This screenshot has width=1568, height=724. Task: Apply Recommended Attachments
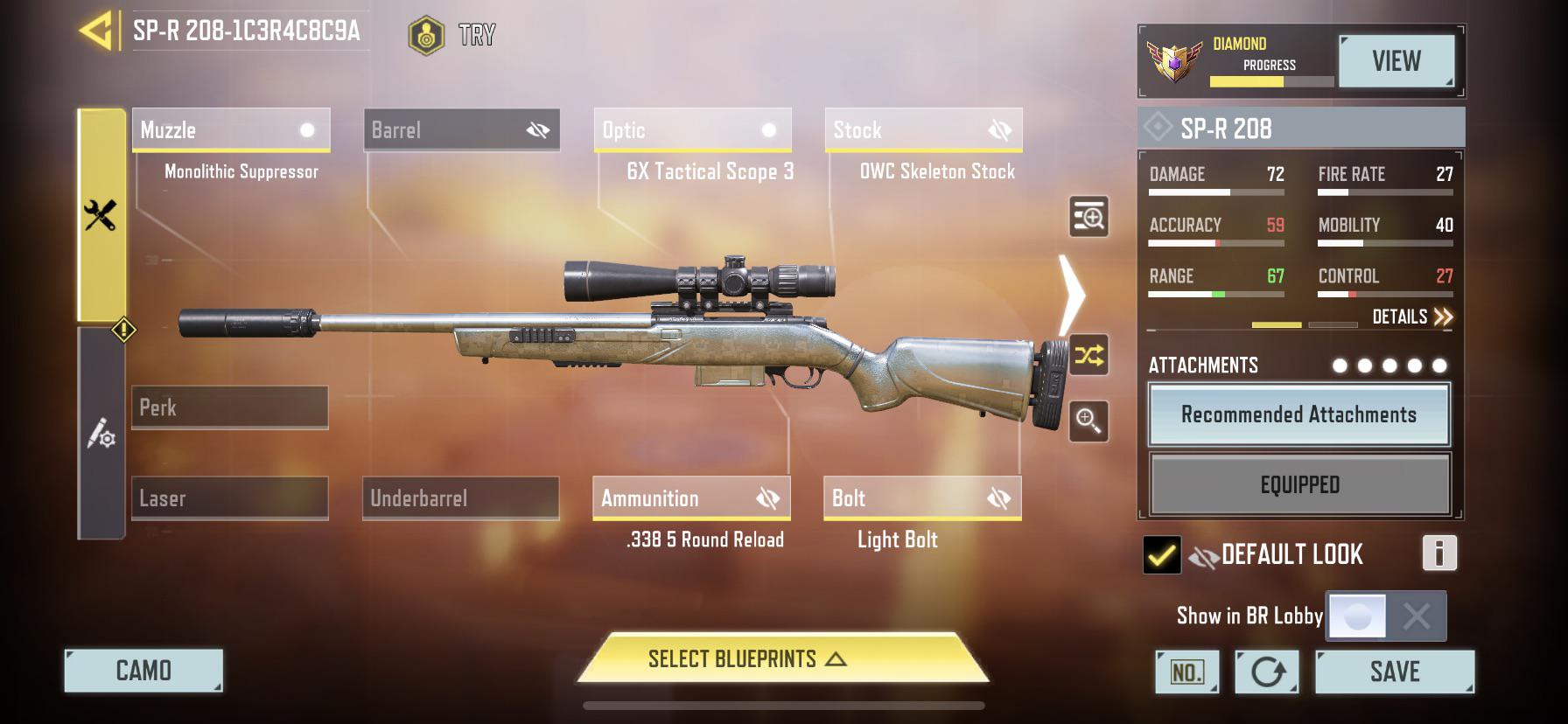1298,414
